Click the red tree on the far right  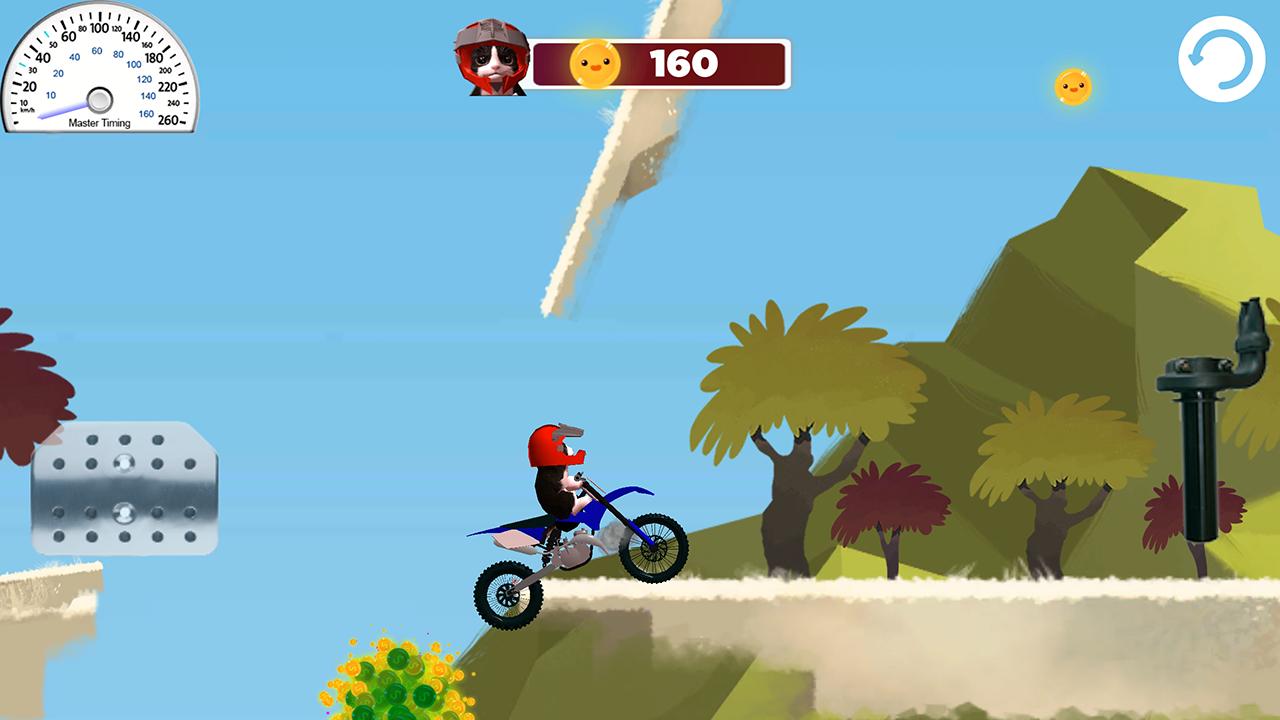pos(1168,510)
